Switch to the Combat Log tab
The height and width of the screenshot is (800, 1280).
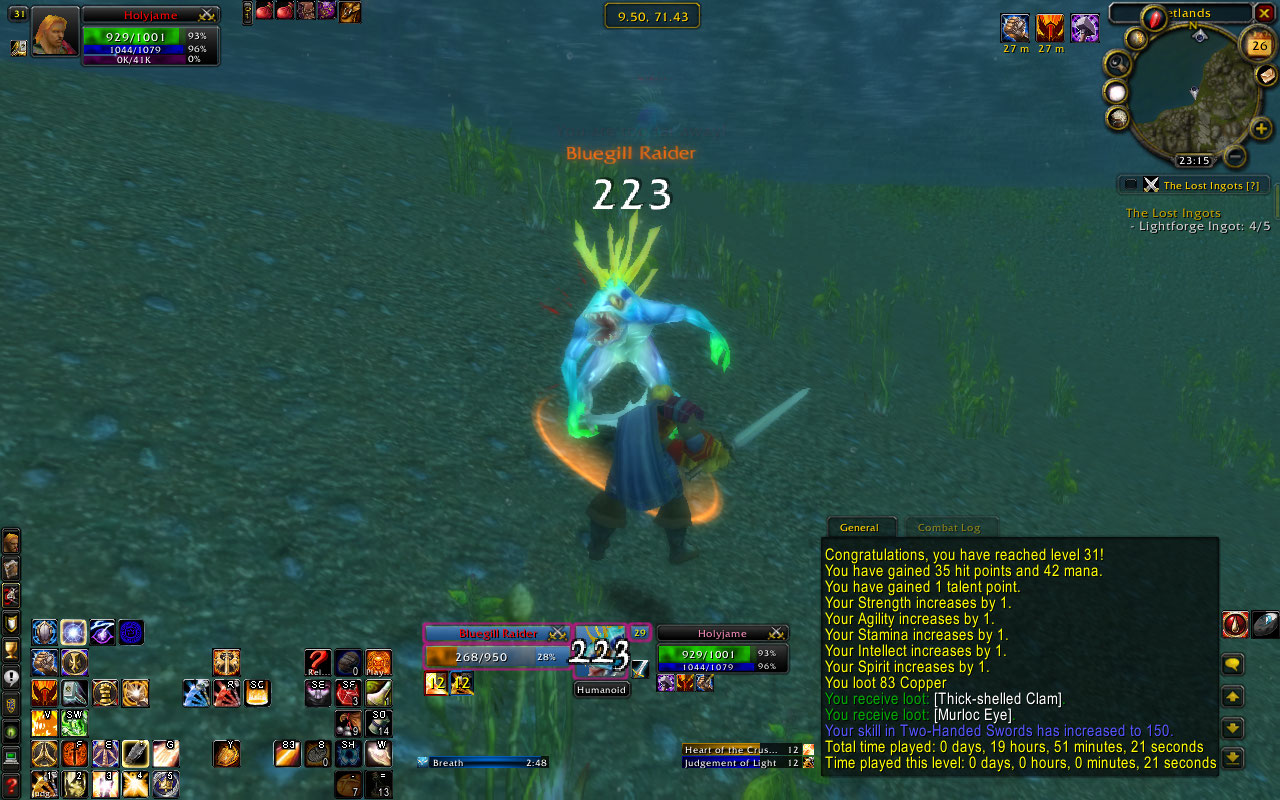pos(951,527)
